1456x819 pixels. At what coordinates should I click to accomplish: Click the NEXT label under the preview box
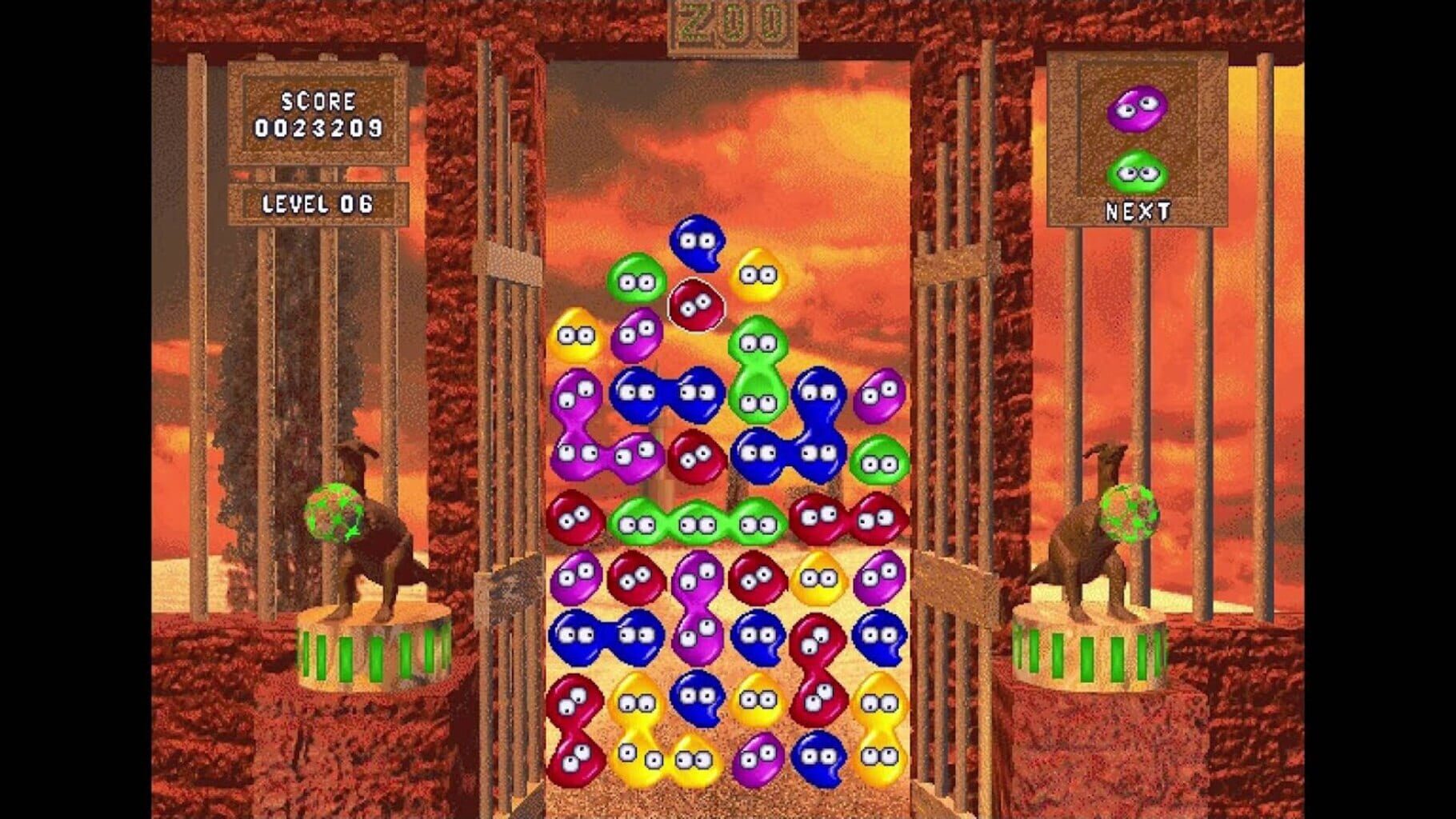(x=1139, y=210)
